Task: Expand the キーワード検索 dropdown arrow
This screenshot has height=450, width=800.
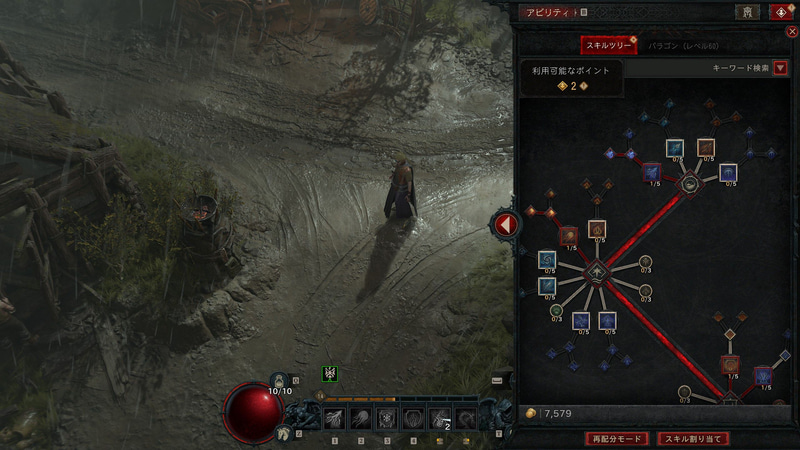Action: point(781,68)
